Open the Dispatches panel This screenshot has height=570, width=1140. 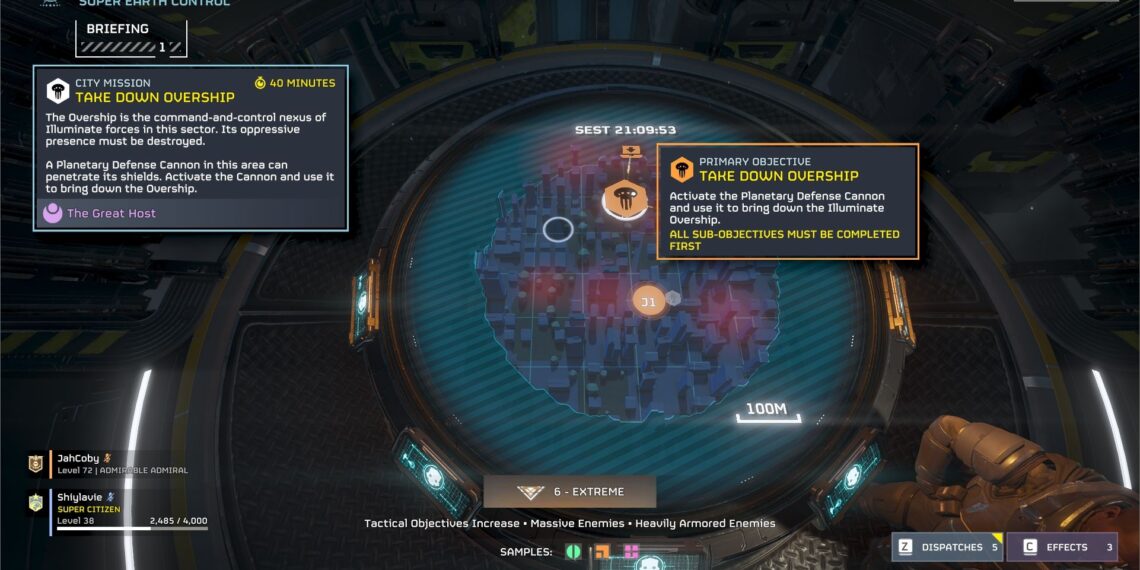pos(947,547)
